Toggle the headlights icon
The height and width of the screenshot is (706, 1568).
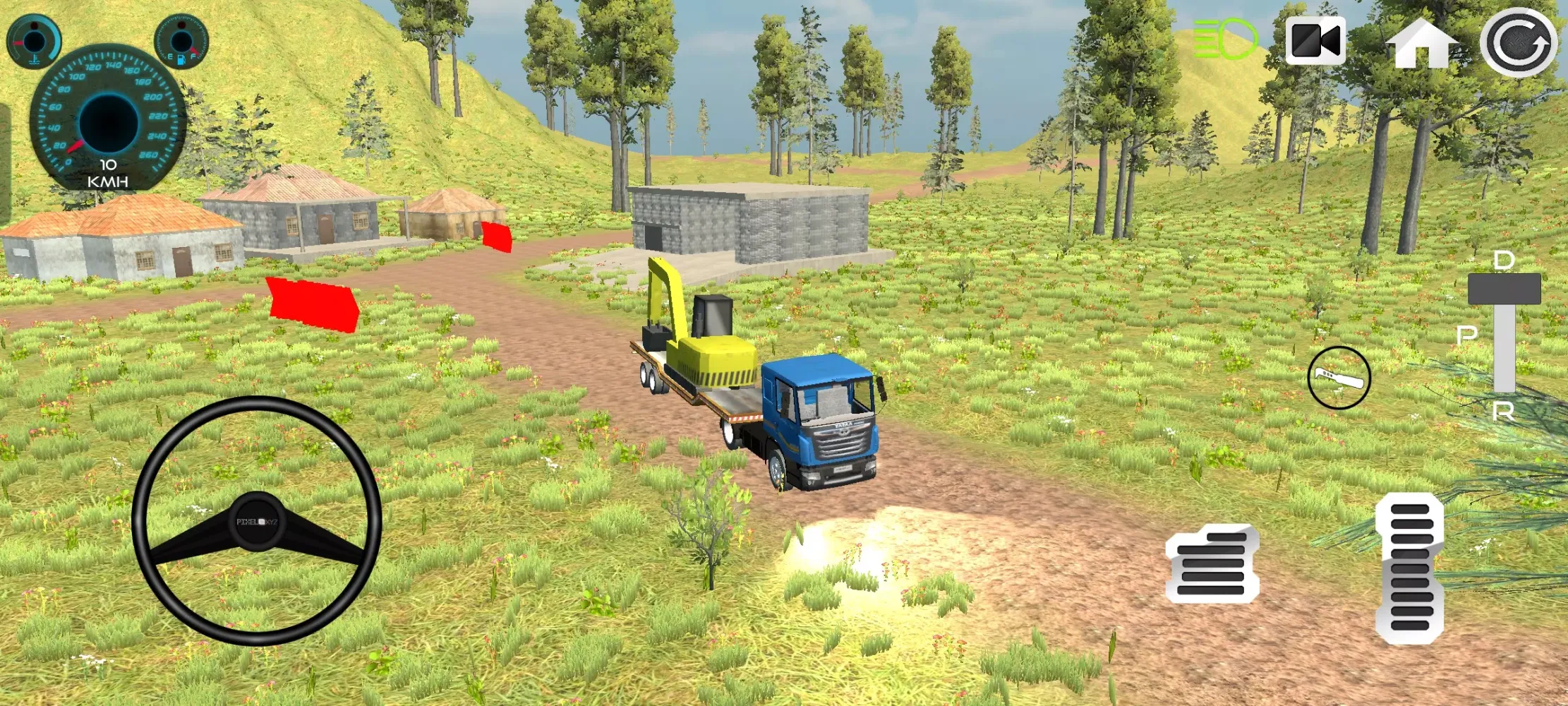coord(1226,40)
